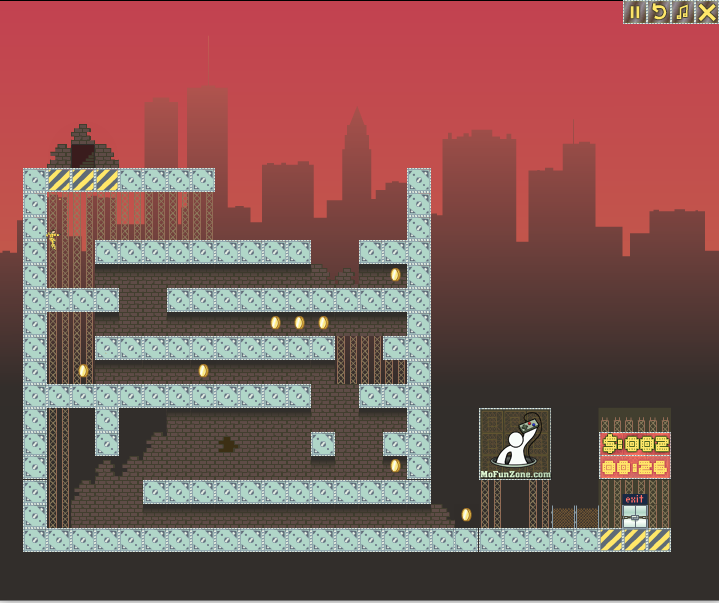Toggle the music note button
Image resolution: width=719 pixels, height=603 pixels.
click(x=683, y=12)
